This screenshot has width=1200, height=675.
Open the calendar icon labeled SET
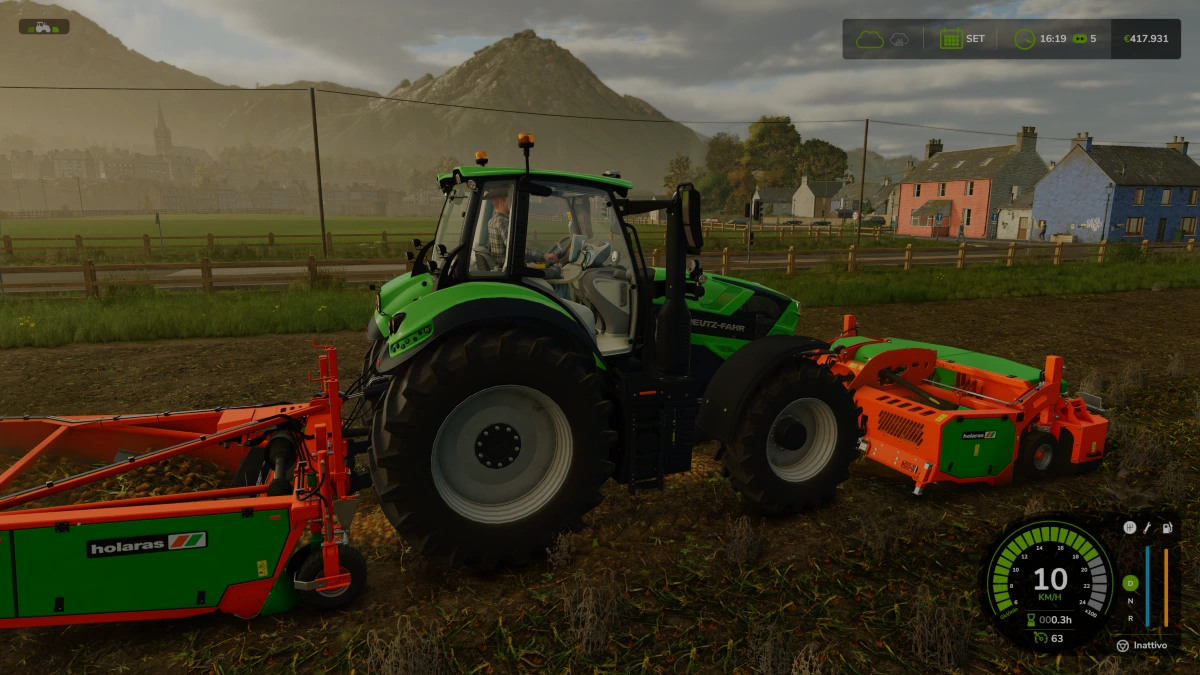coord(951,39)
